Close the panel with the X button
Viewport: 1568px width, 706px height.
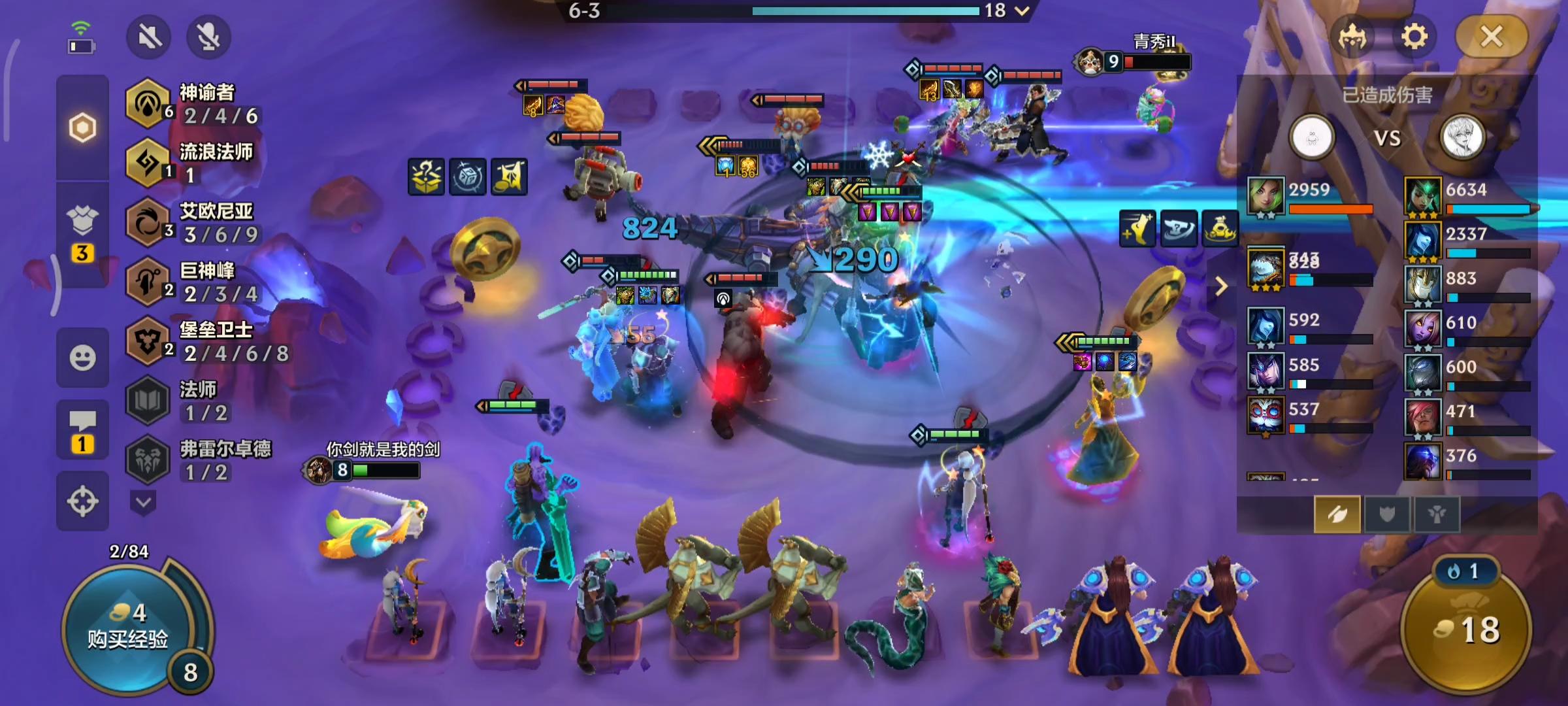[x=1492, y=37]
